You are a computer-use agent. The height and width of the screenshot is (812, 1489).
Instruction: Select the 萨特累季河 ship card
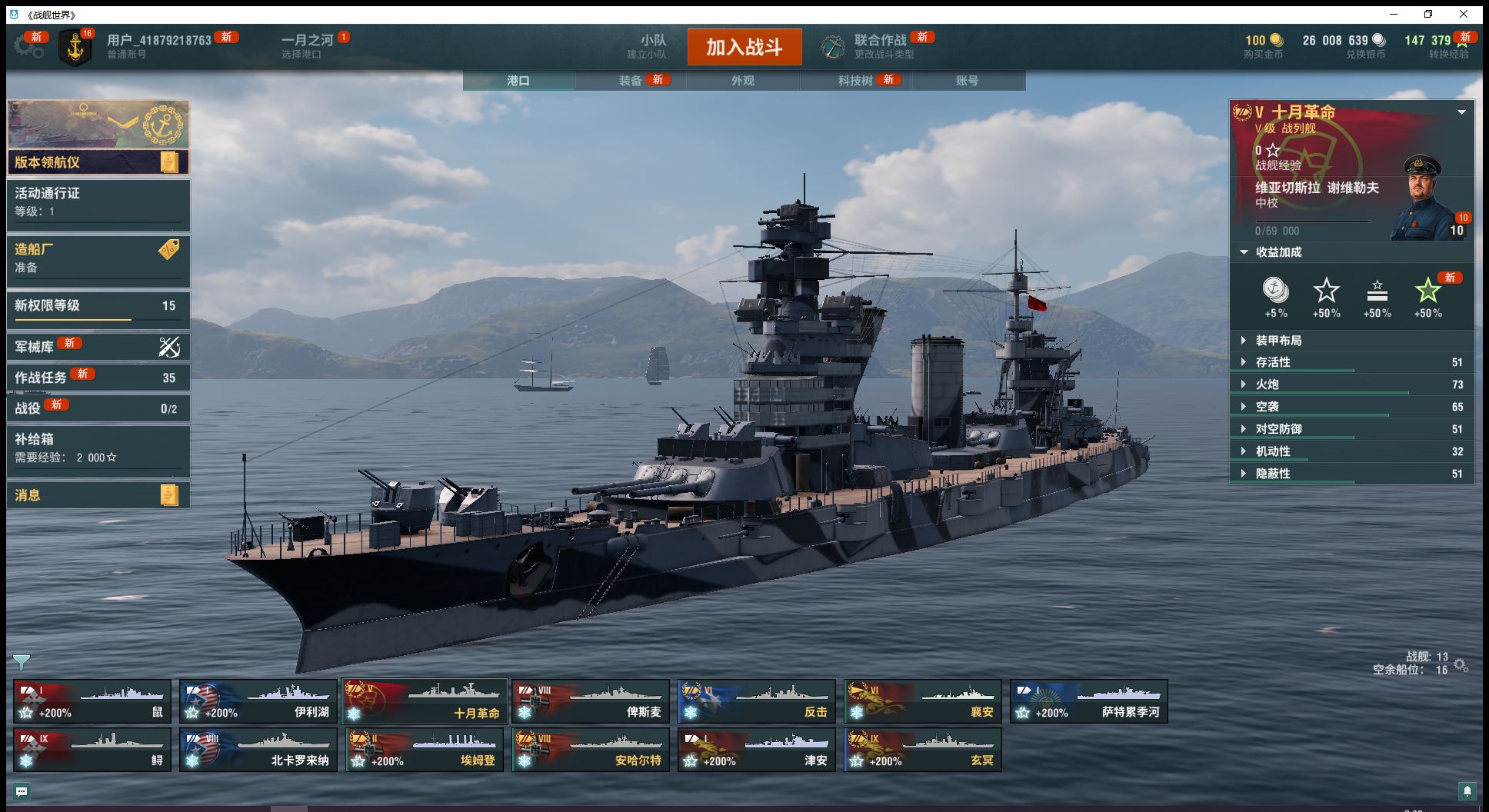1089,701
